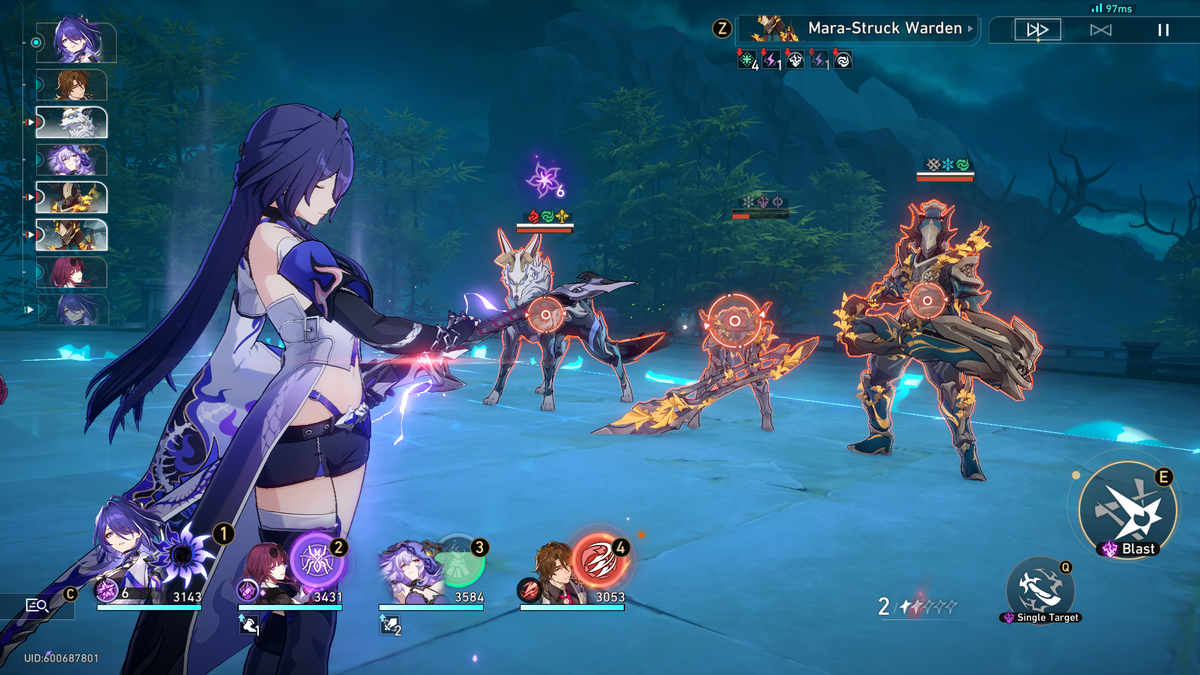Activate the third character's green ultimate
Image resolution: width=1200 pixels, height=675 pixels.
click(x=459, y=562)
